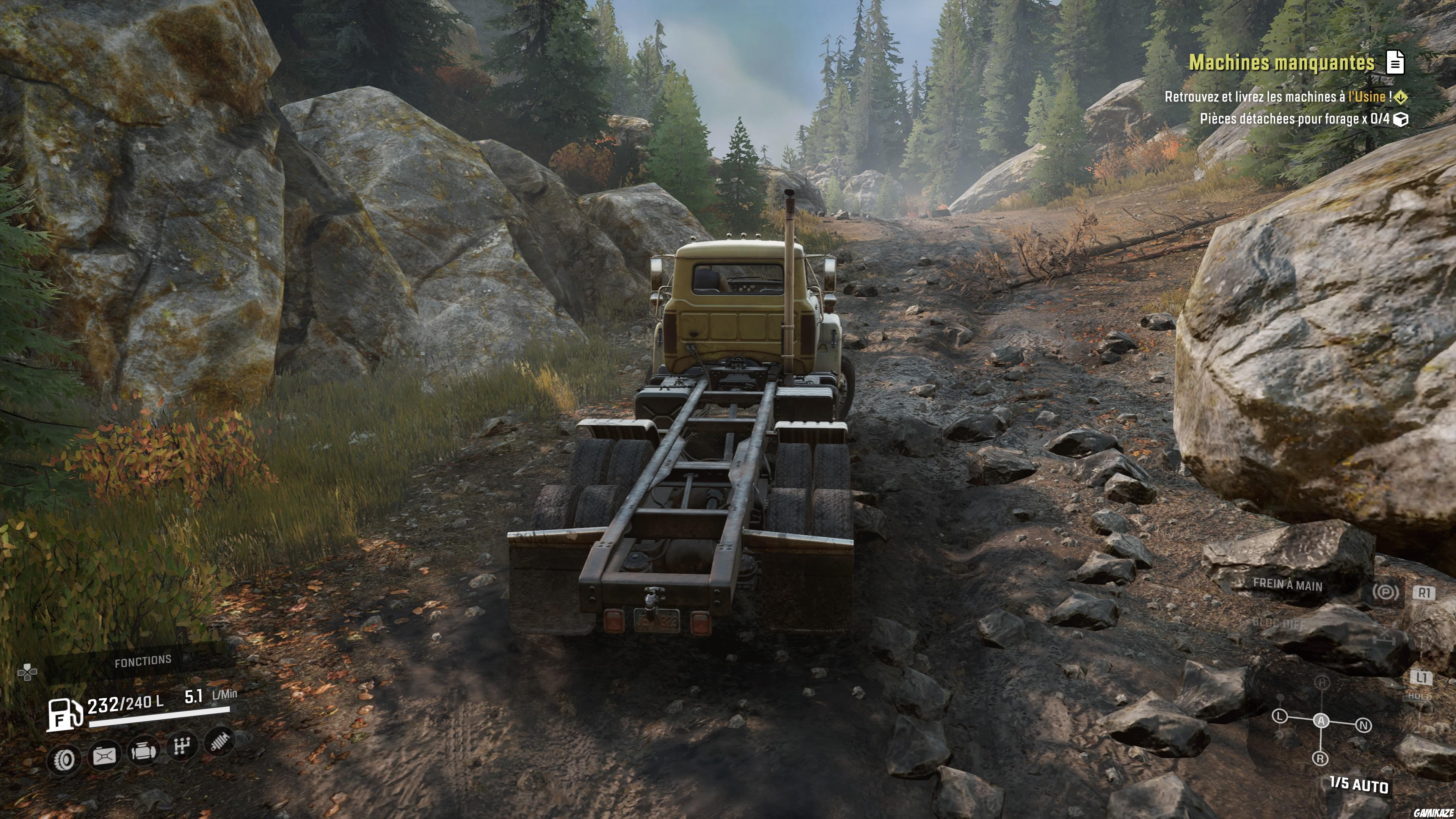
Task: Click the fuel pump icon
Action: pyautogui.click(x=63, y=714)
